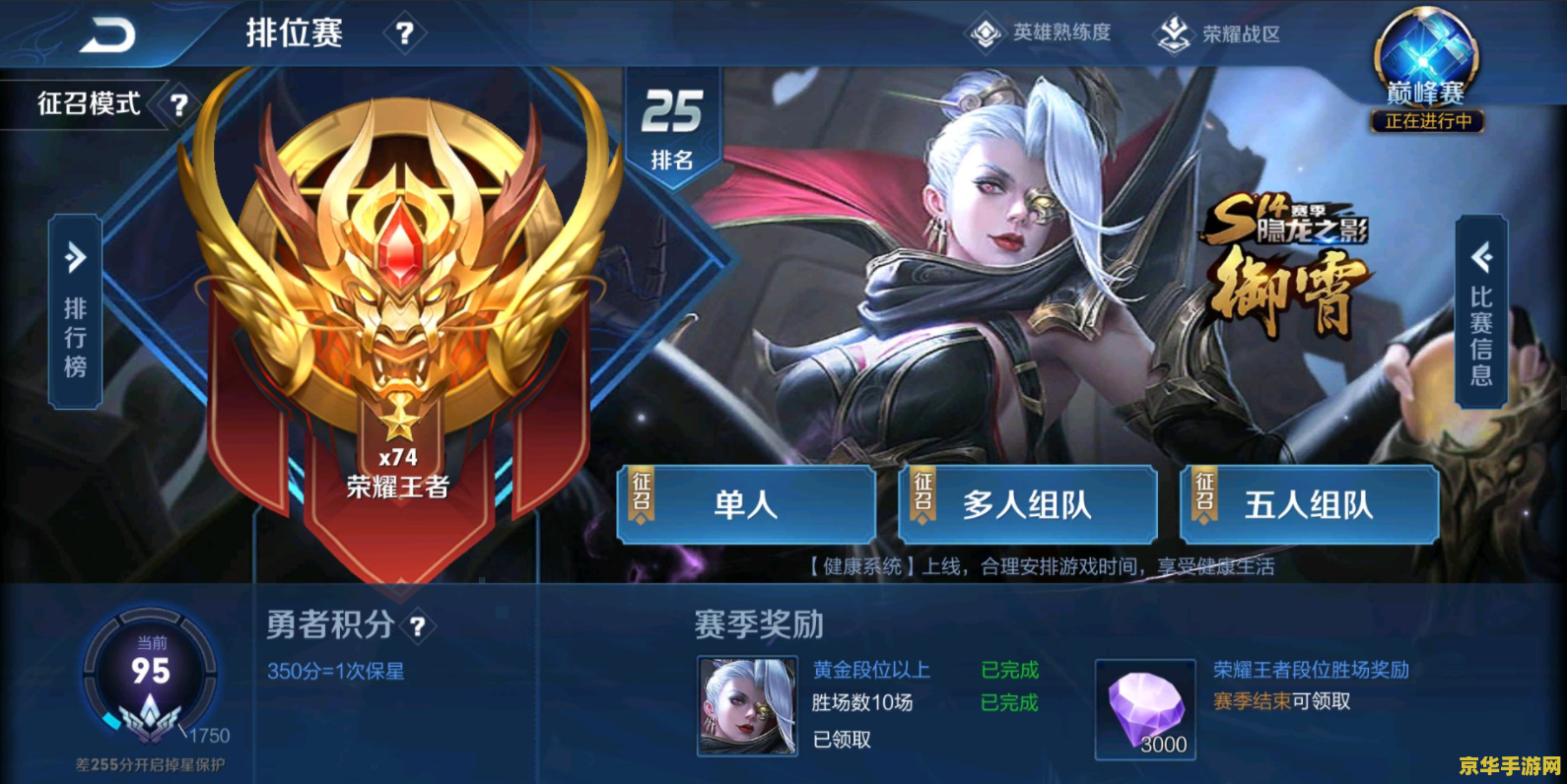Start a 五人组队 five-player team match

pos(1309,504)
